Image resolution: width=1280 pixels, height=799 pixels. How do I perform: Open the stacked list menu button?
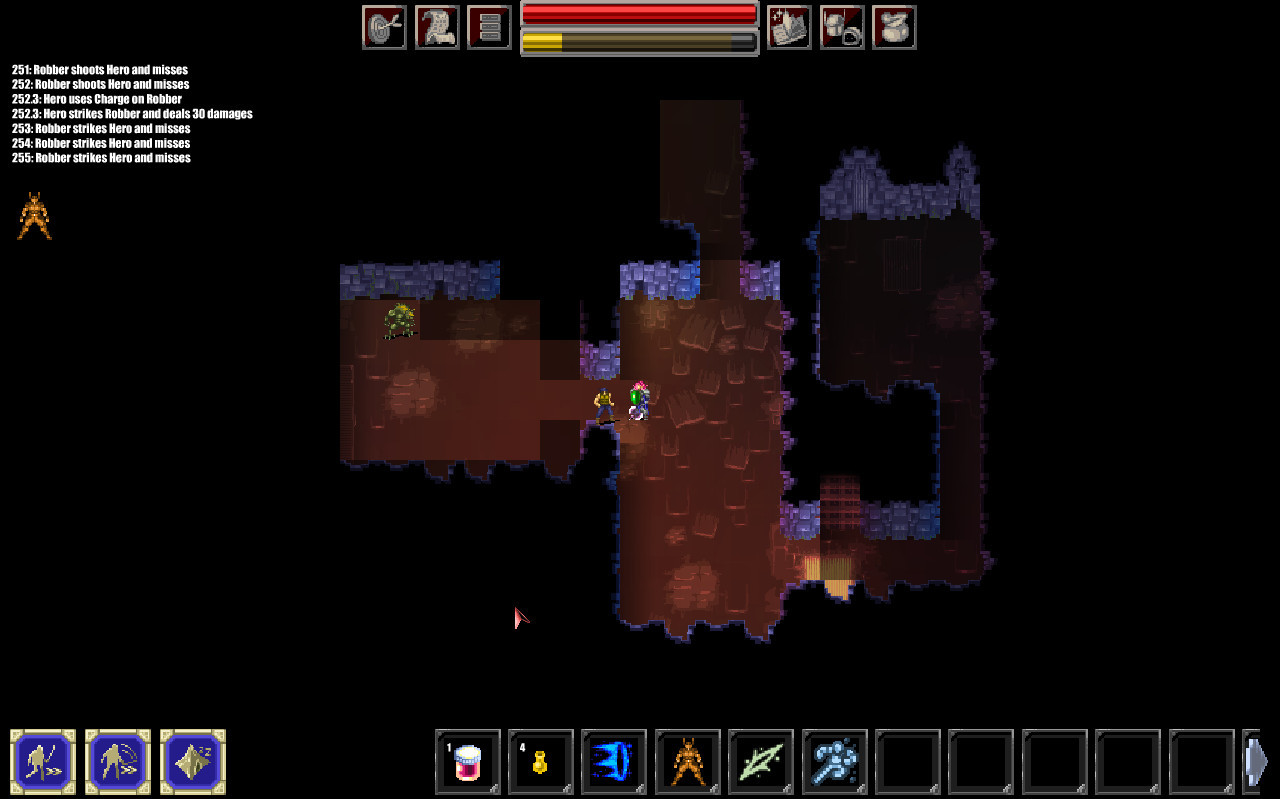coord(489,27)
